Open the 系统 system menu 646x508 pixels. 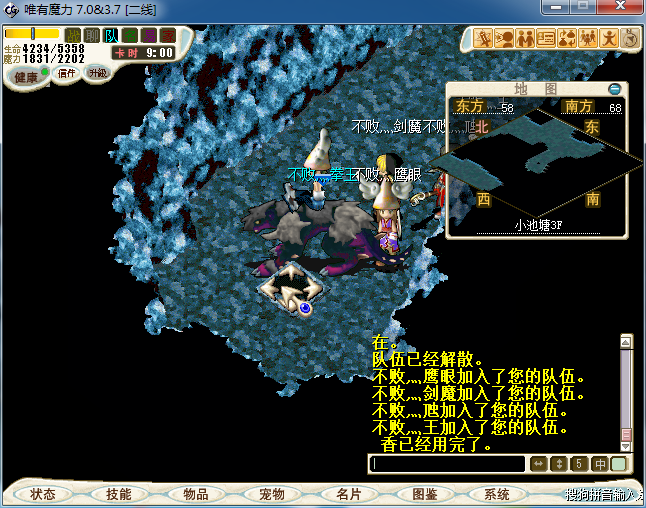(497, 494)
